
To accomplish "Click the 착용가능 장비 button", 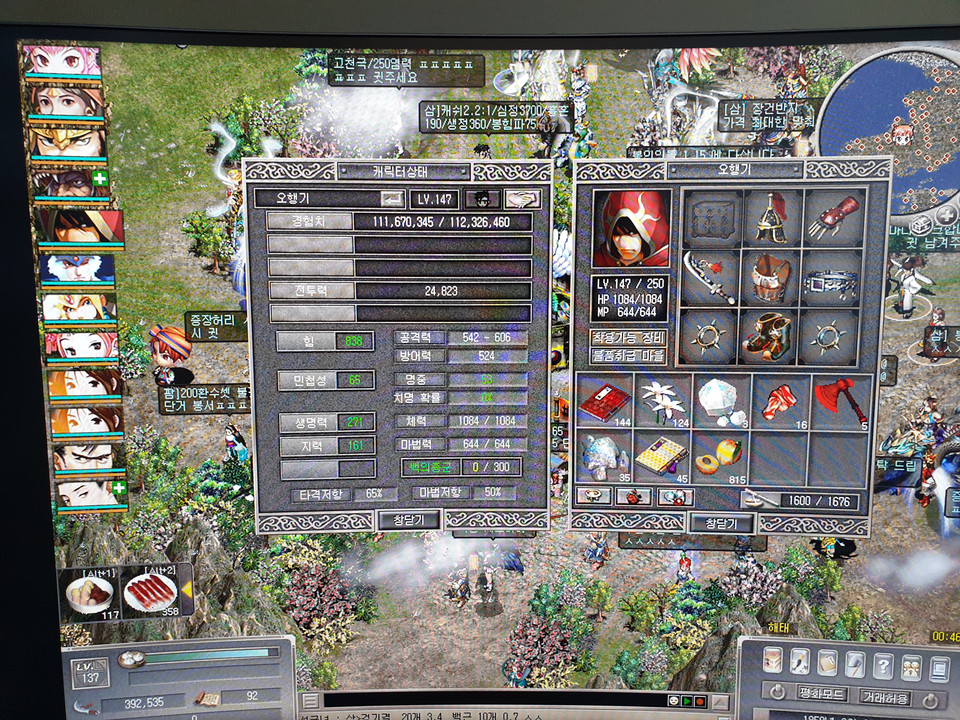I will (x=629, y=337).
